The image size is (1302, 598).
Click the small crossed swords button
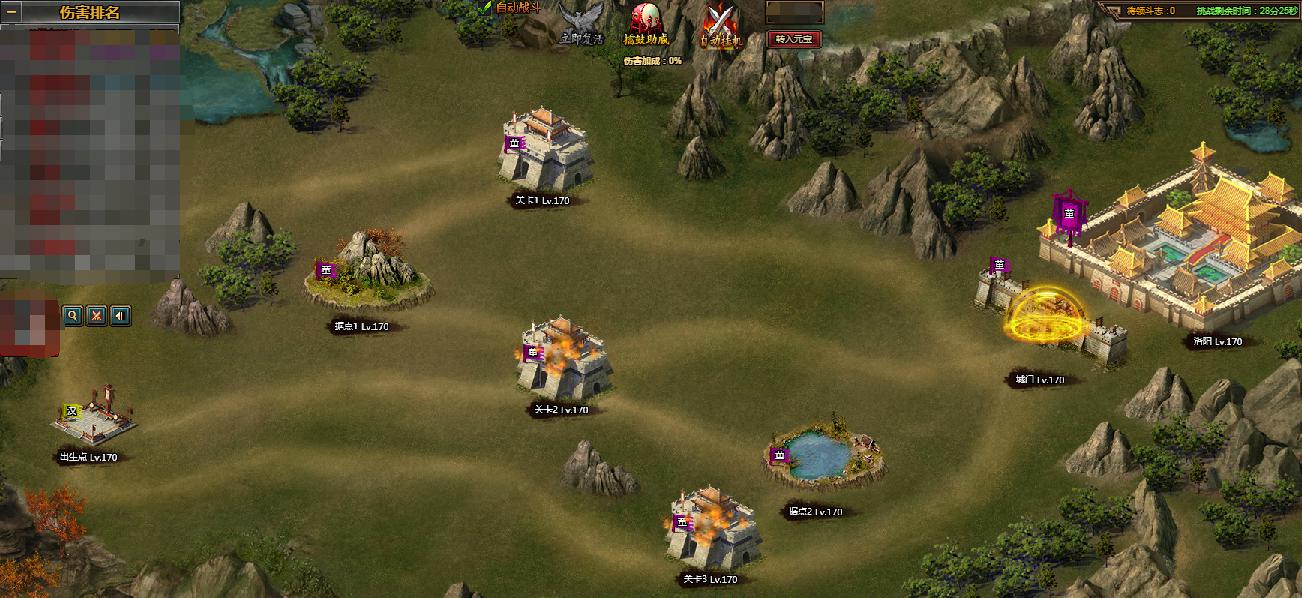[96, 316]
